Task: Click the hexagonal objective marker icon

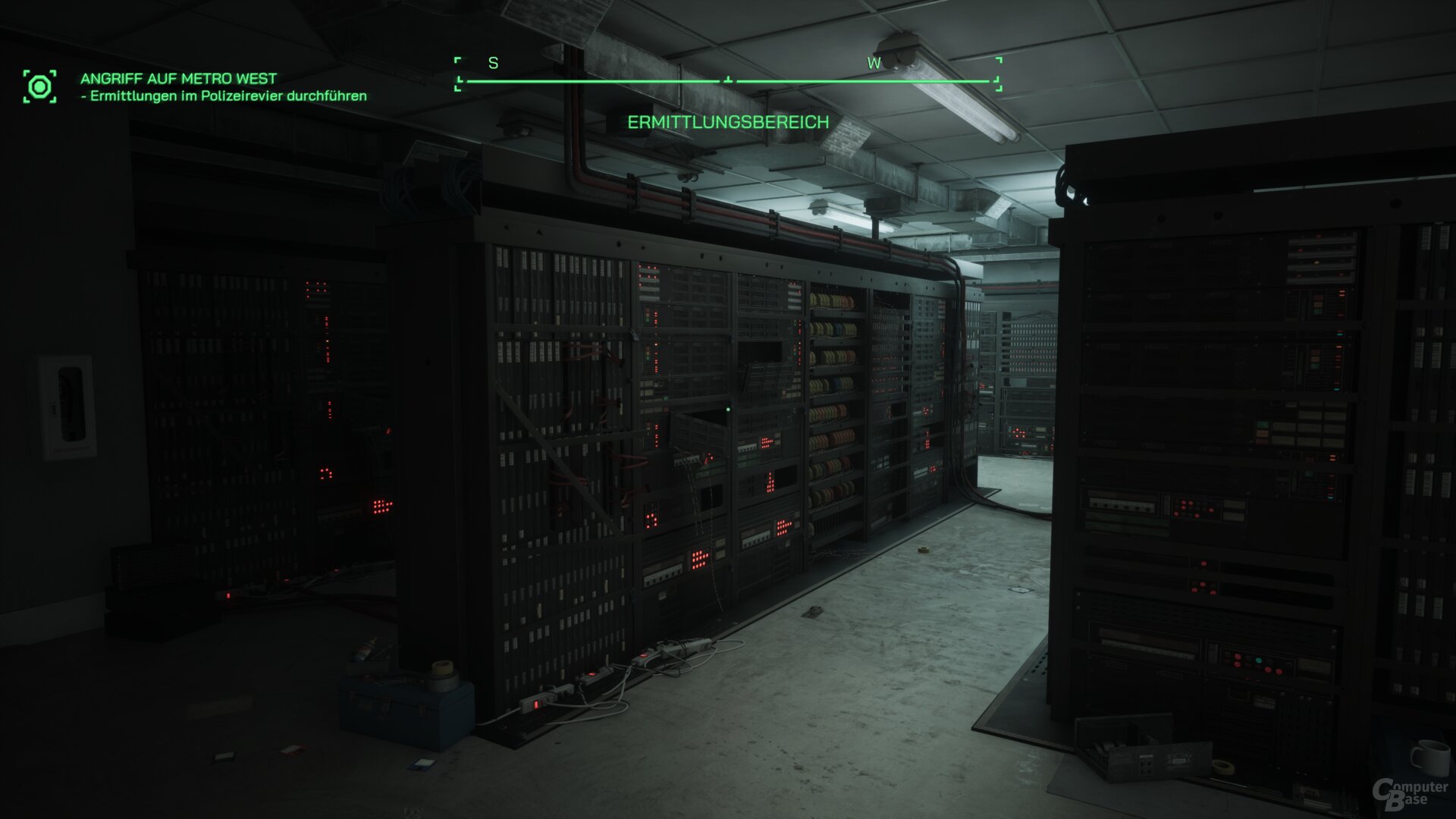Action: (x=40, y=86)
